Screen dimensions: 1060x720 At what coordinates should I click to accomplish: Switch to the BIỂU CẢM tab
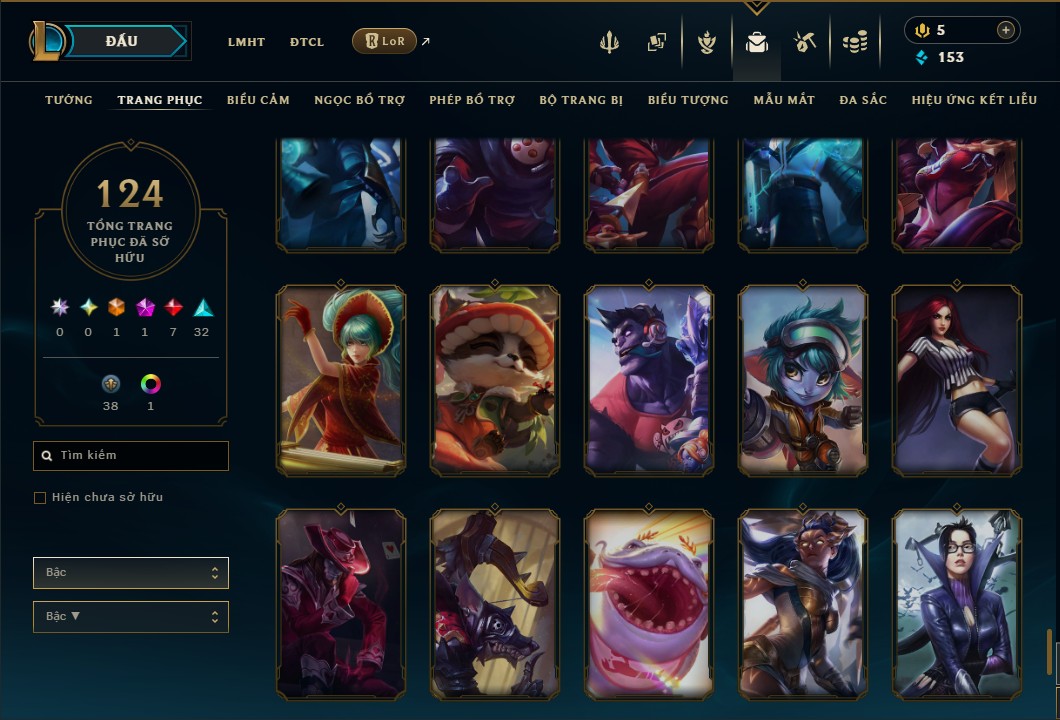258,100
